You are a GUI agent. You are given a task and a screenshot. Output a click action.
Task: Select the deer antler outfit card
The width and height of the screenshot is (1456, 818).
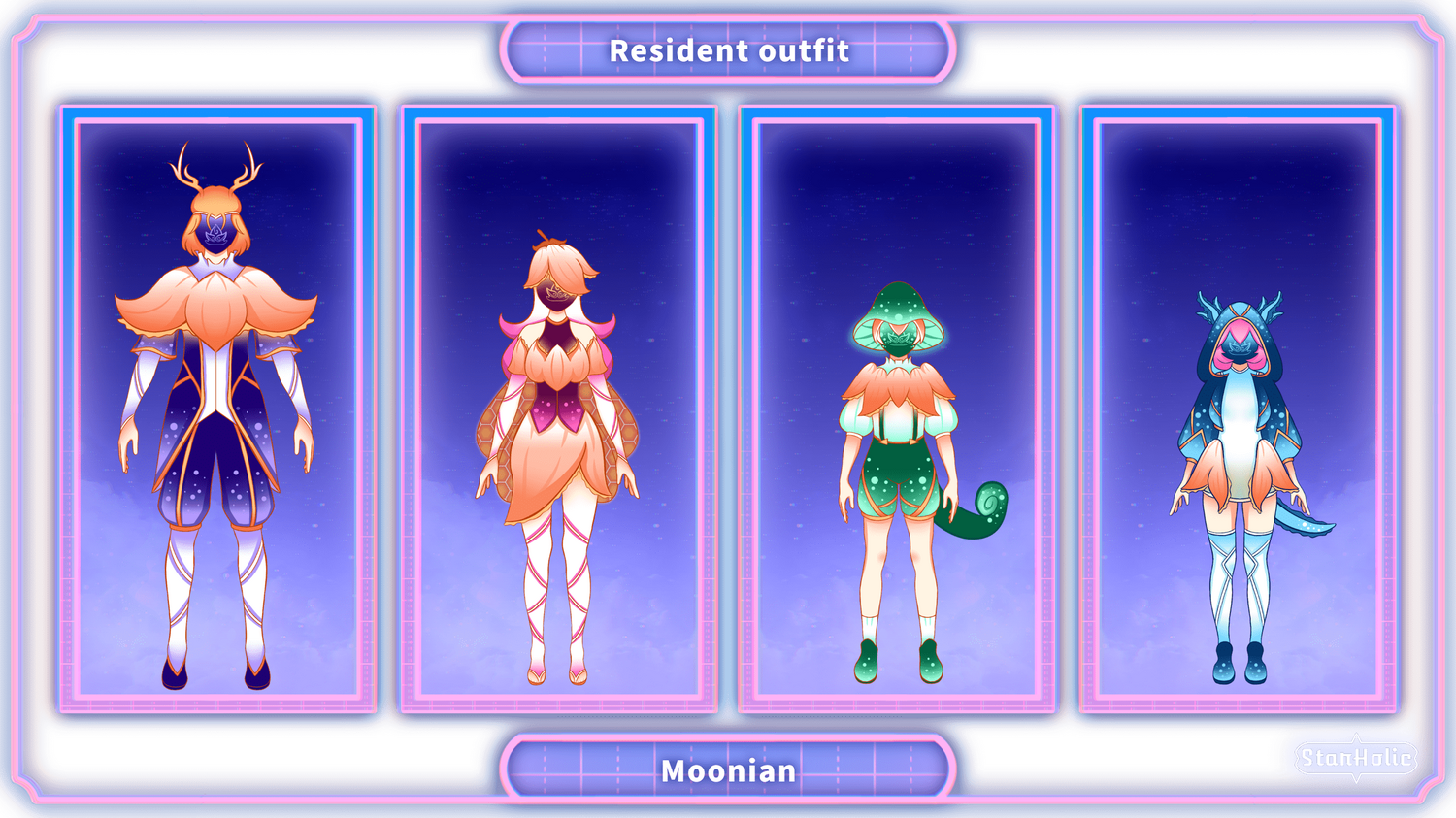216,409
